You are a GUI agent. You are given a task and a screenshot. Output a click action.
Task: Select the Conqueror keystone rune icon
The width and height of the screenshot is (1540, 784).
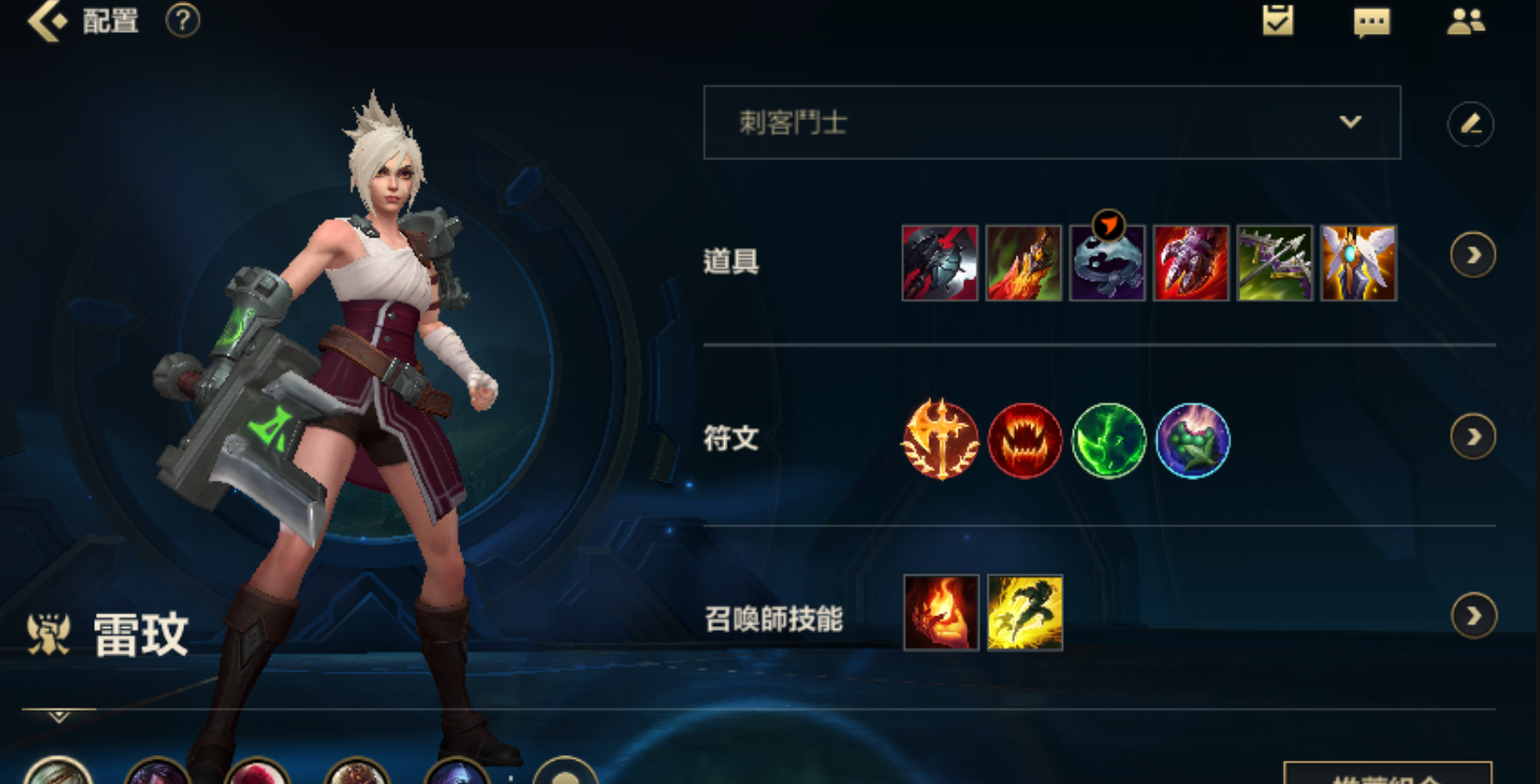(x=939, y=441)
